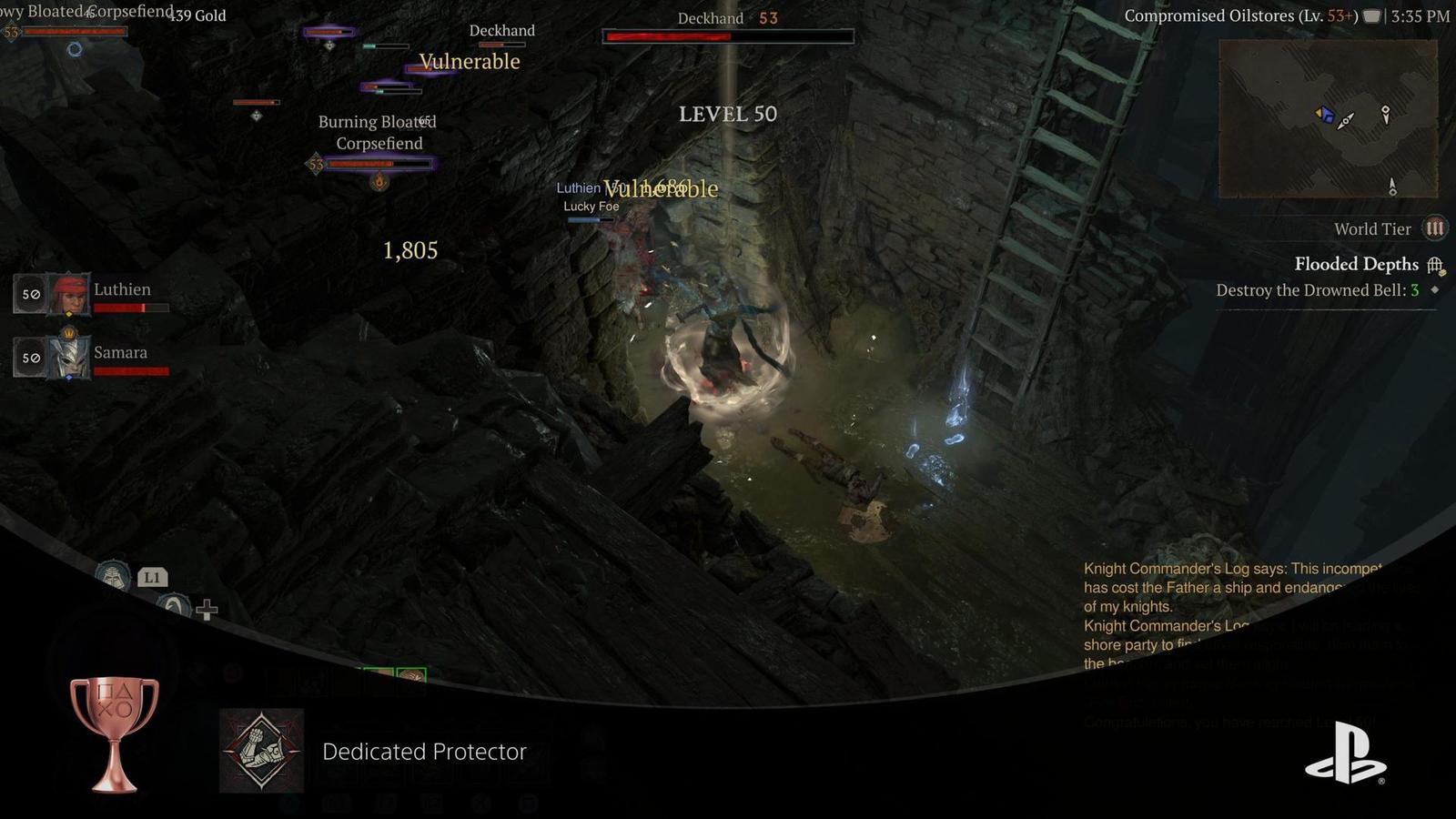Click the yellow diamond under Luthien's portrait
This screenshot has width=1456, height=819.
click(69, 314)
